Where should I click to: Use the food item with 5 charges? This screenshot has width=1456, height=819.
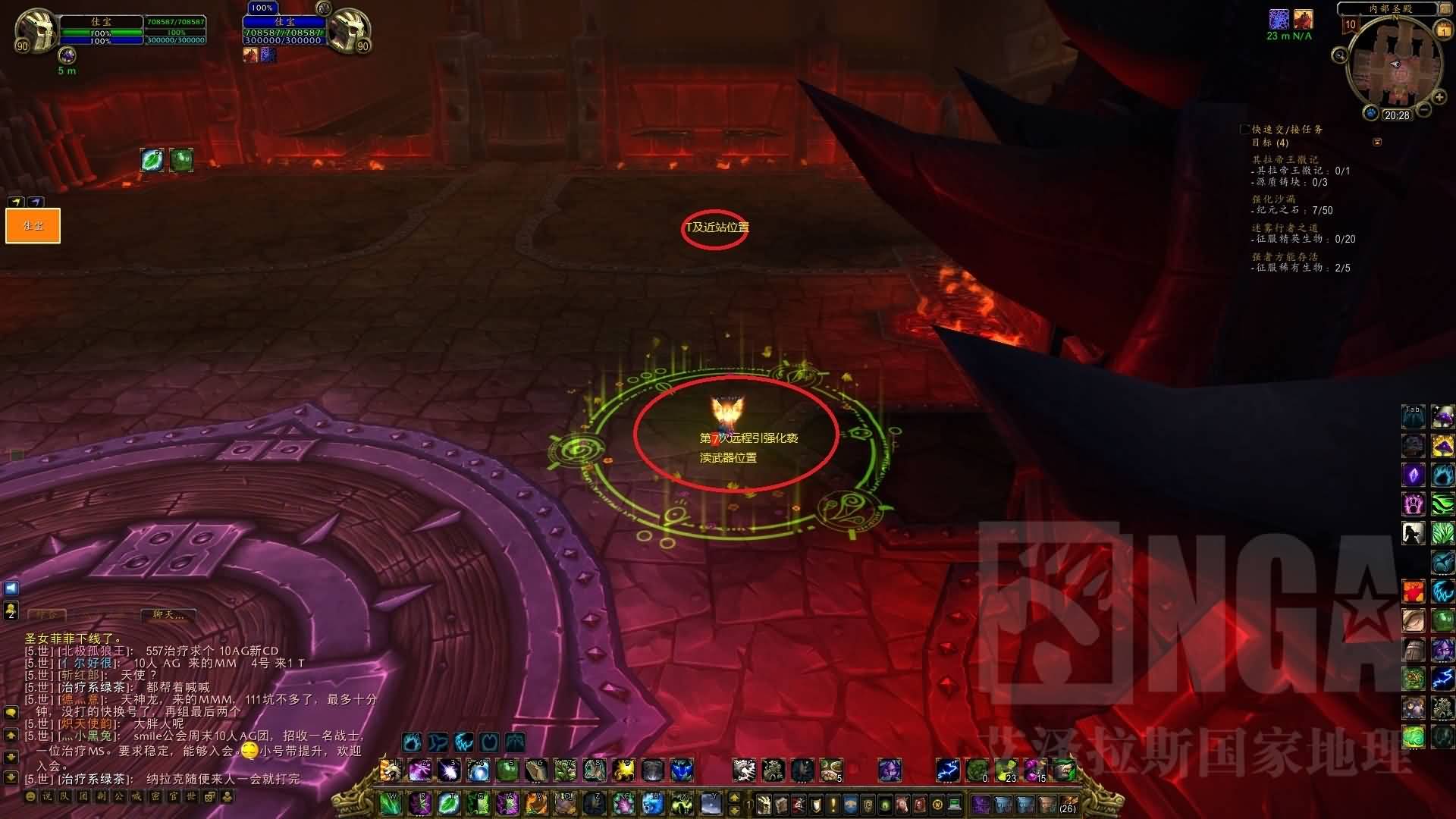click(832, 770)
